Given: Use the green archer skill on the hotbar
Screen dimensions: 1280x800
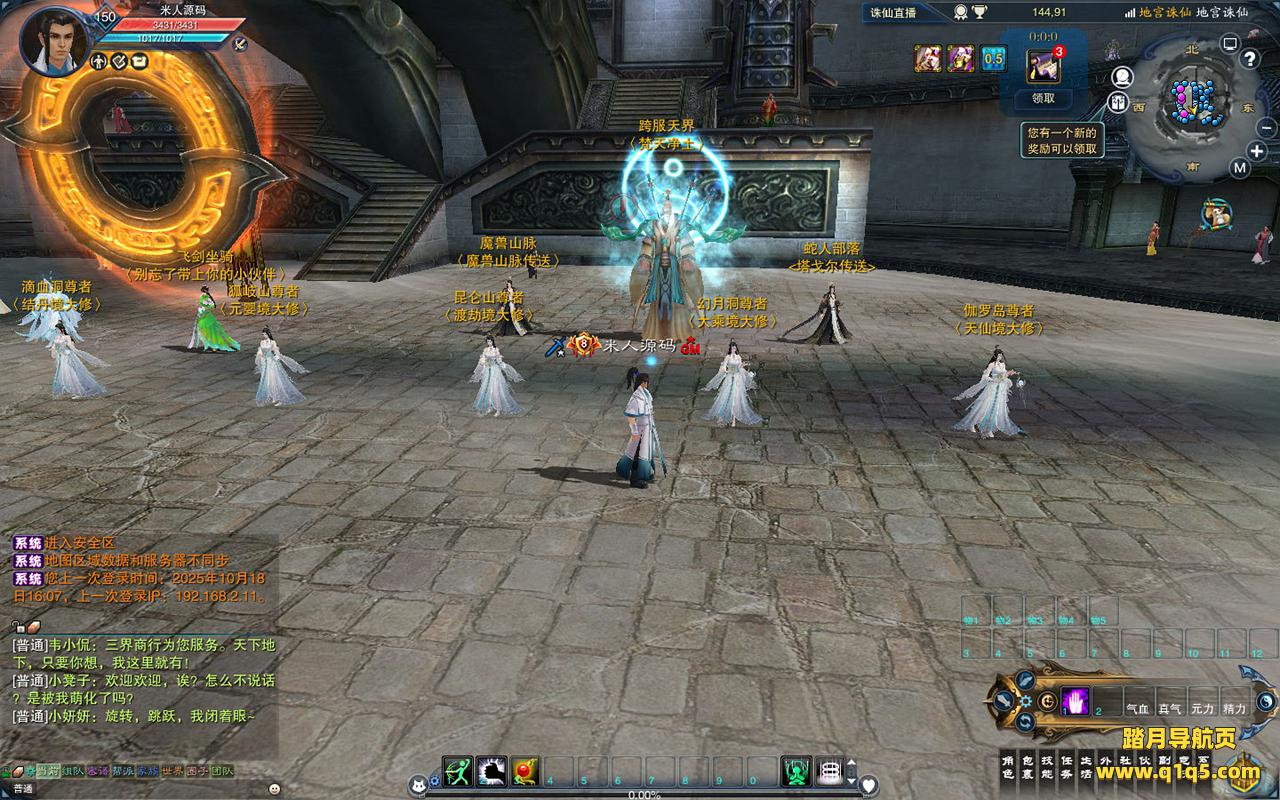Looking at the screenshot, I should pyautogui.click(x=457, y=770).
